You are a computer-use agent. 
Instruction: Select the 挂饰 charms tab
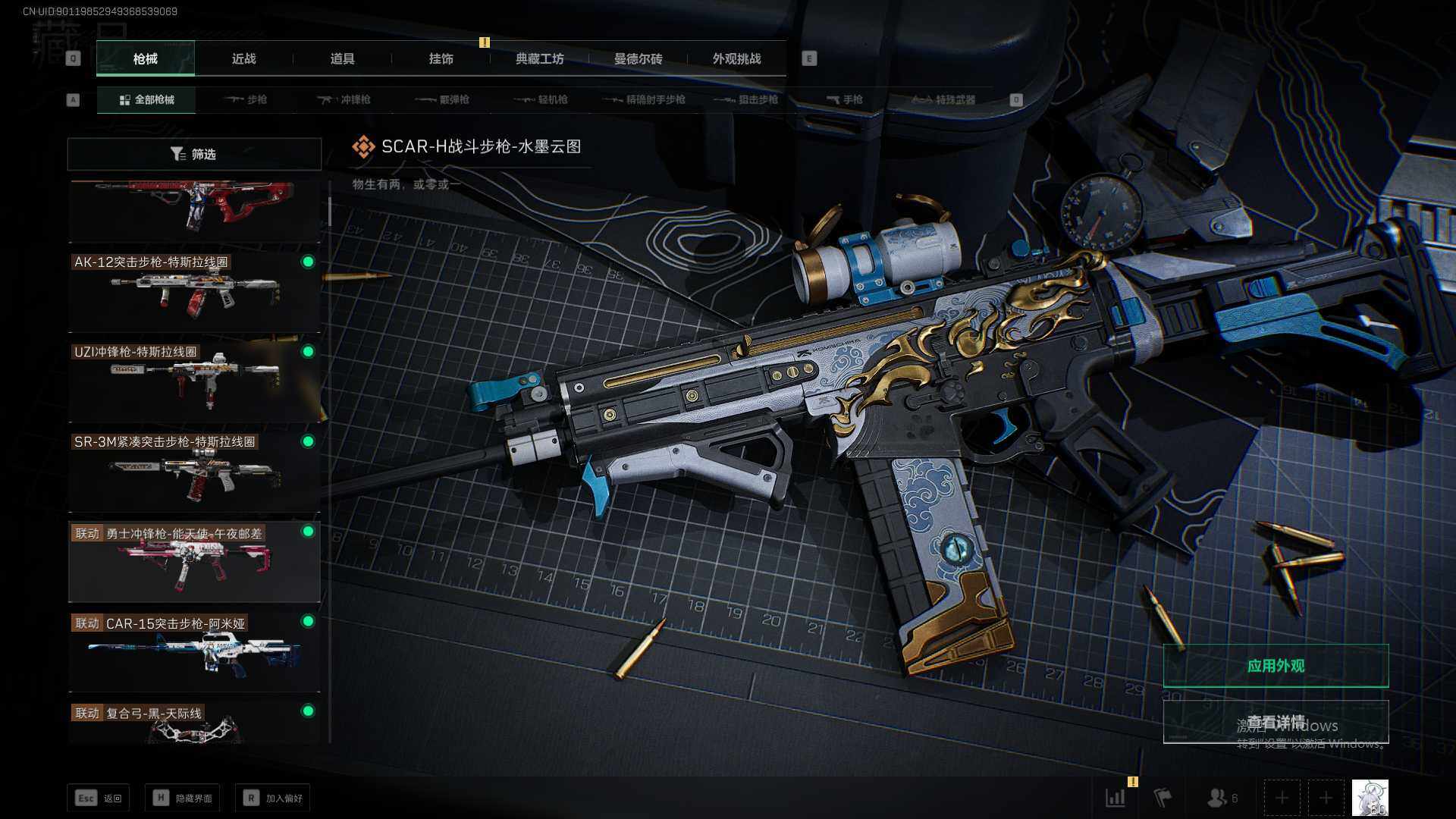(441, 59)
